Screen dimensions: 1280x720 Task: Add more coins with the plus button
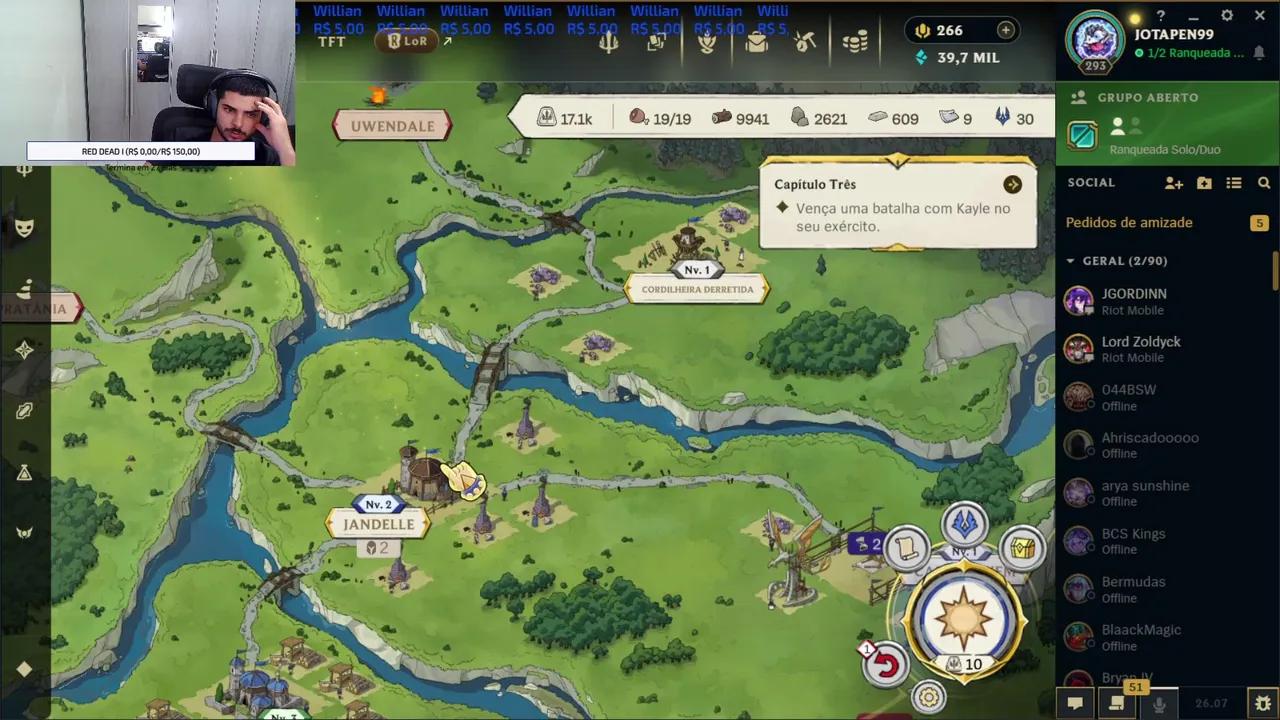tap(1005, 31)
